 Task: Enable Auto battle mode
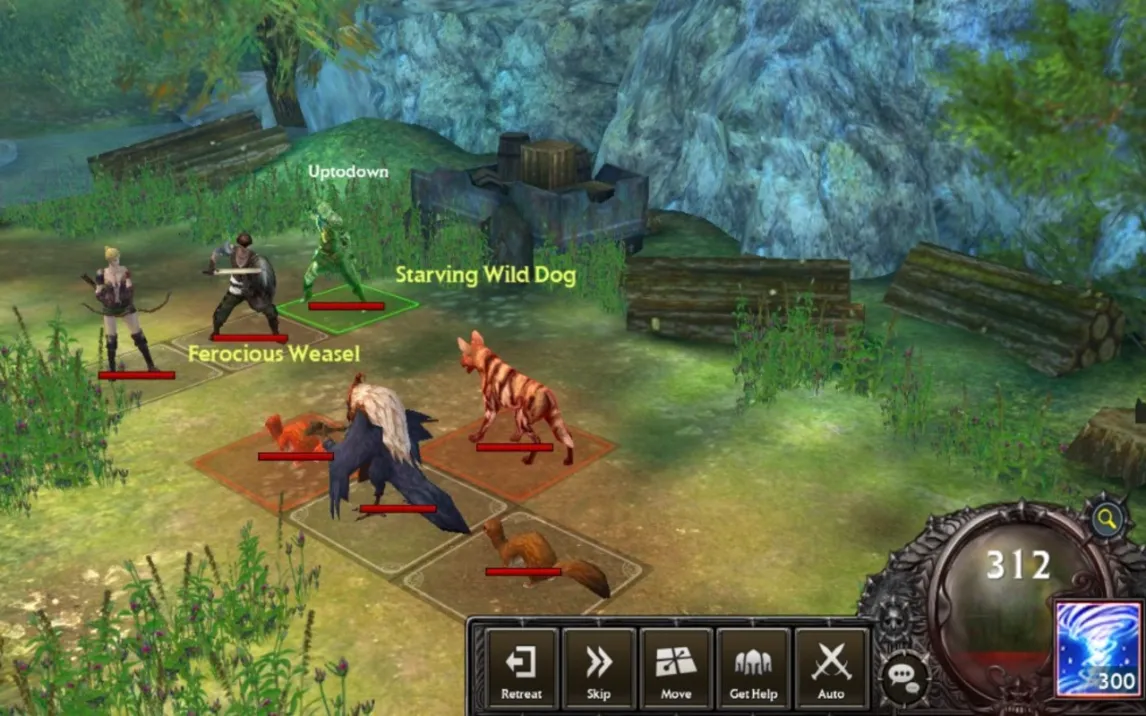click(831, 668)
